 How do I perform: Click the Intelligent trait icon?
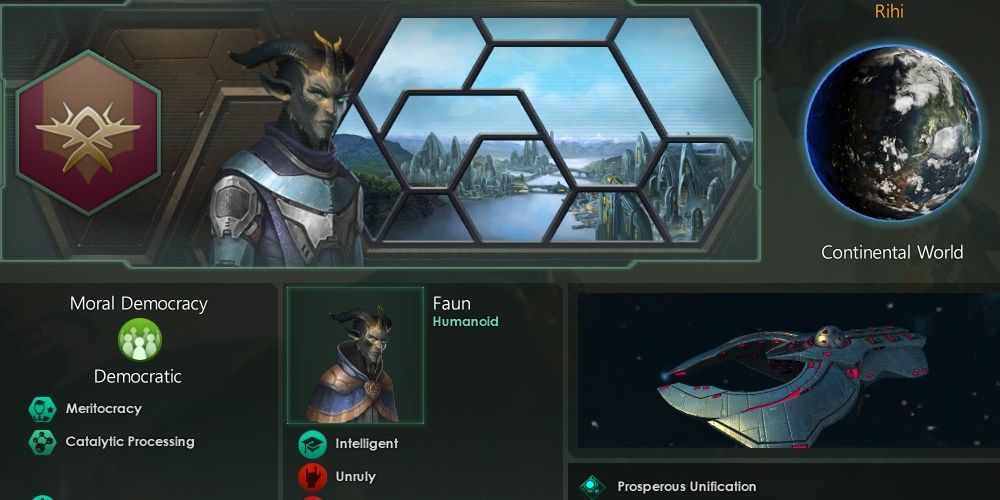(313, 444)
